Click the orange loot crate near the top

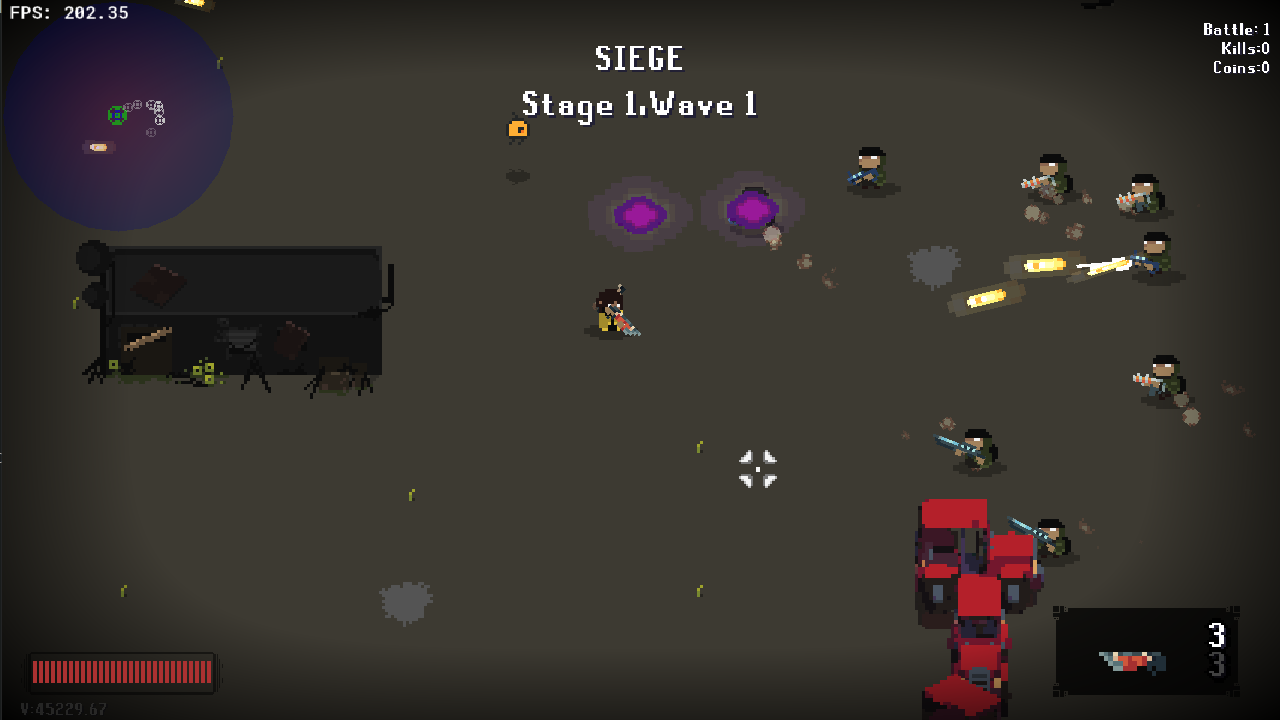click(517, 128)
